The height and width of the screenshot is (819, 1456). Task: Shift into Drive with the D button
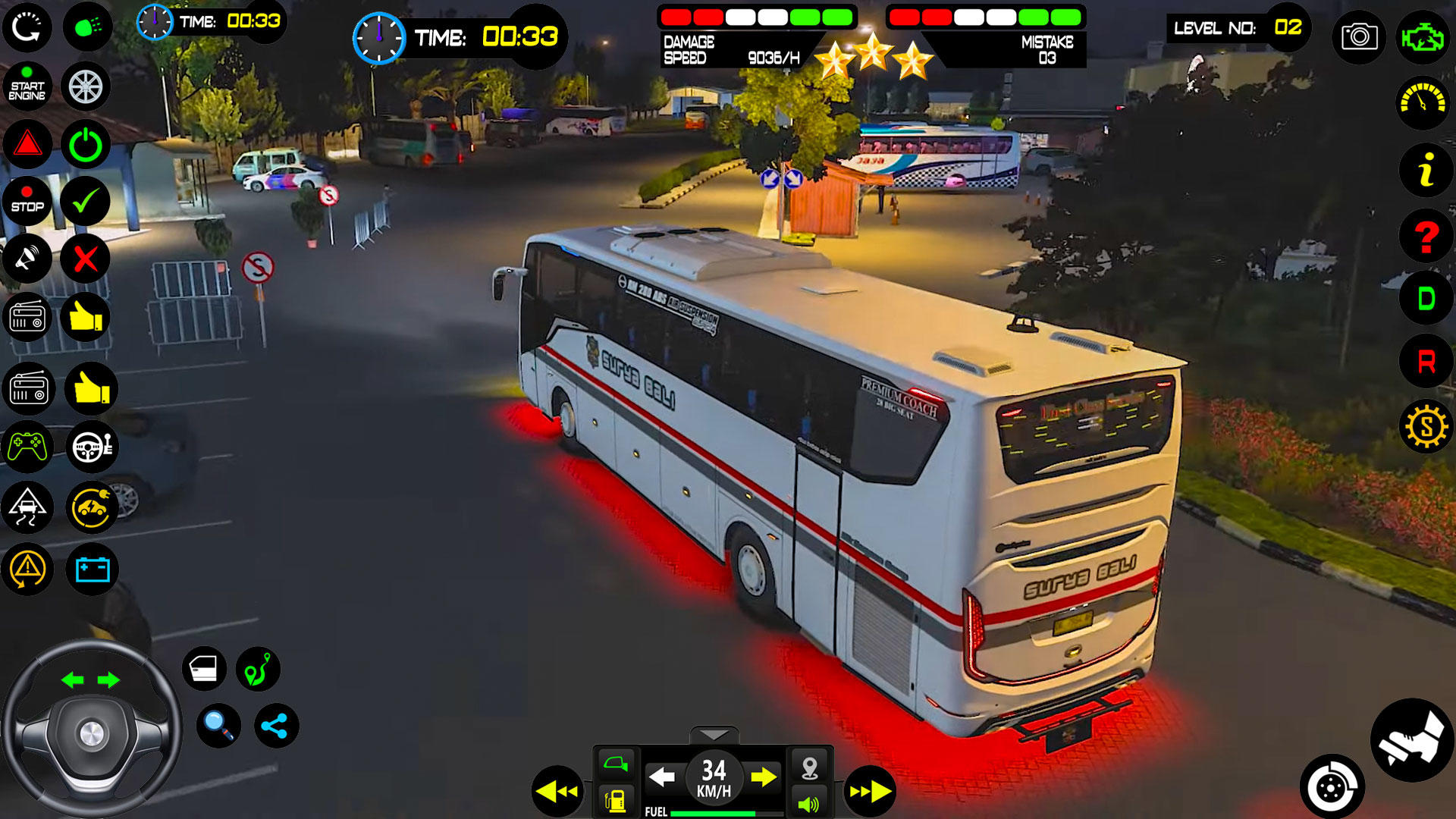(x=1426, y=300)
